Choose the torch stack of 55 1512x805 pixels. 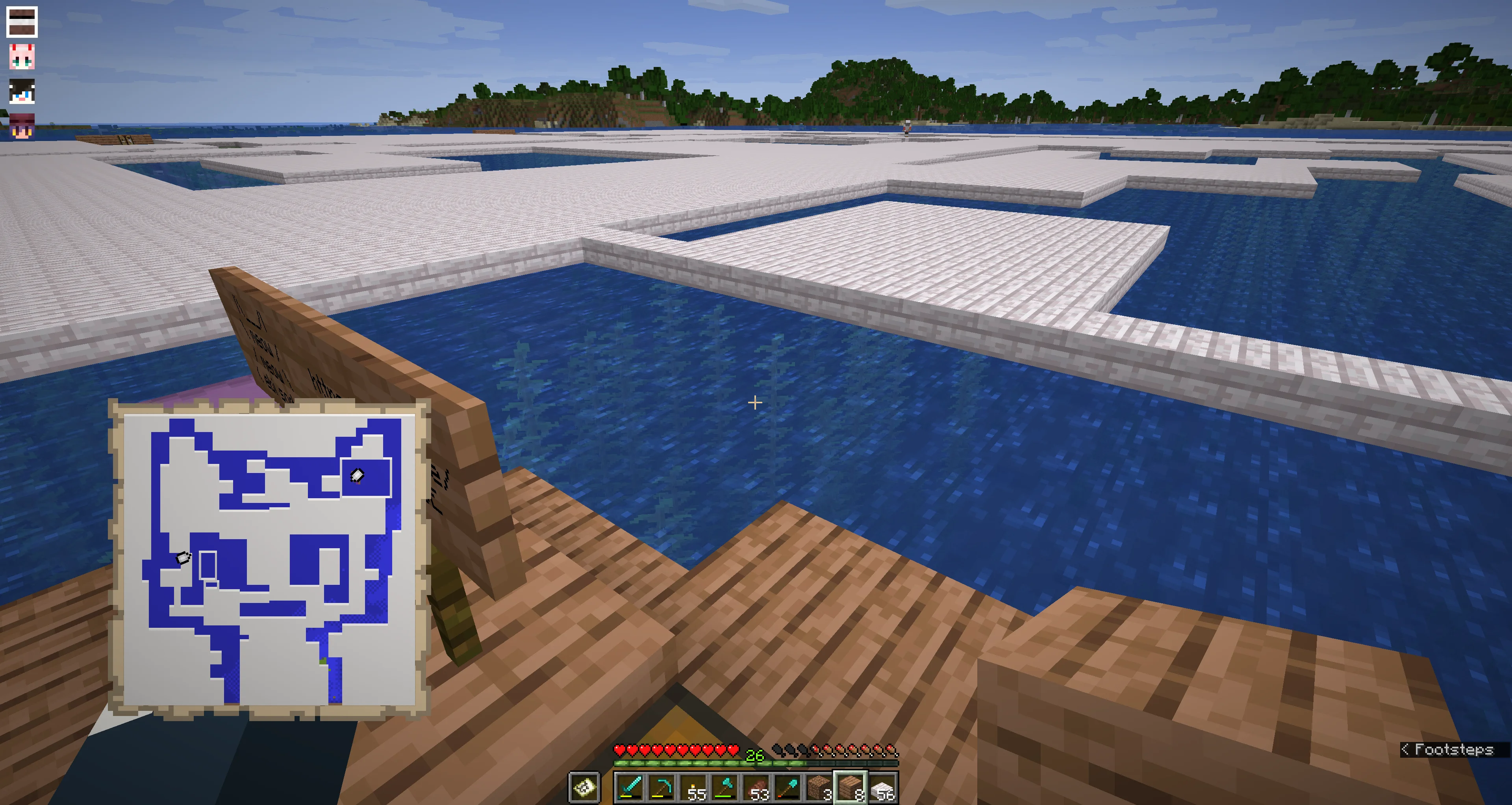(693, 787)
